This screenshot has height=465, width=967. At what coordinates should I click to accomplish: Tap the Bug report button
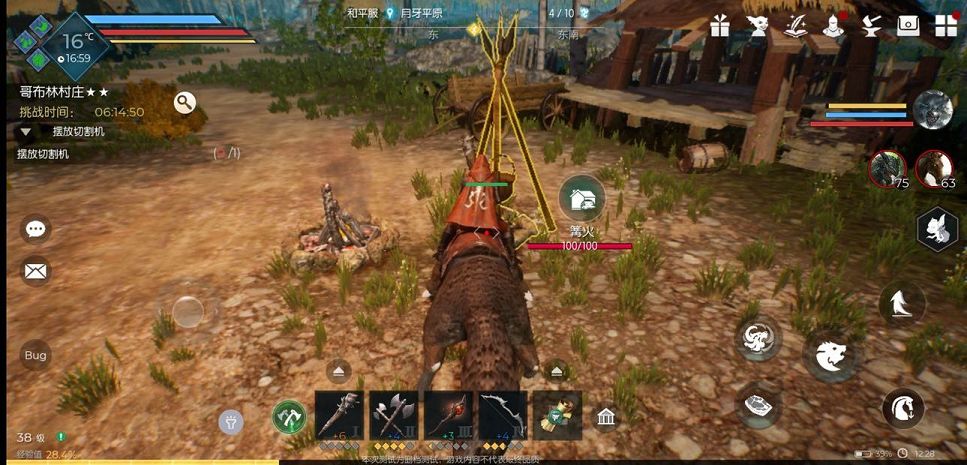coord(36,355)
